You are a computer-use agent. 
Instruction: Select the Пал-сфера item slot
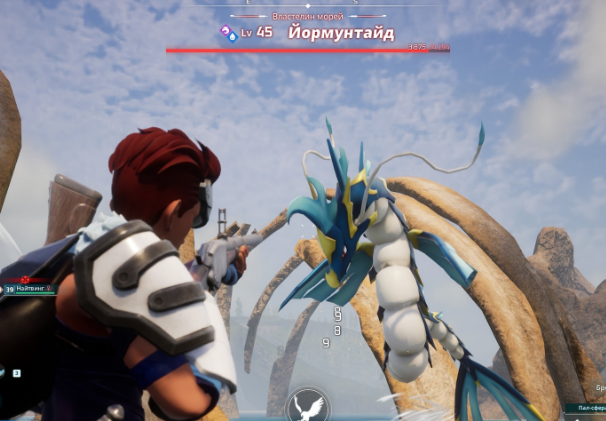click(585, 408)
